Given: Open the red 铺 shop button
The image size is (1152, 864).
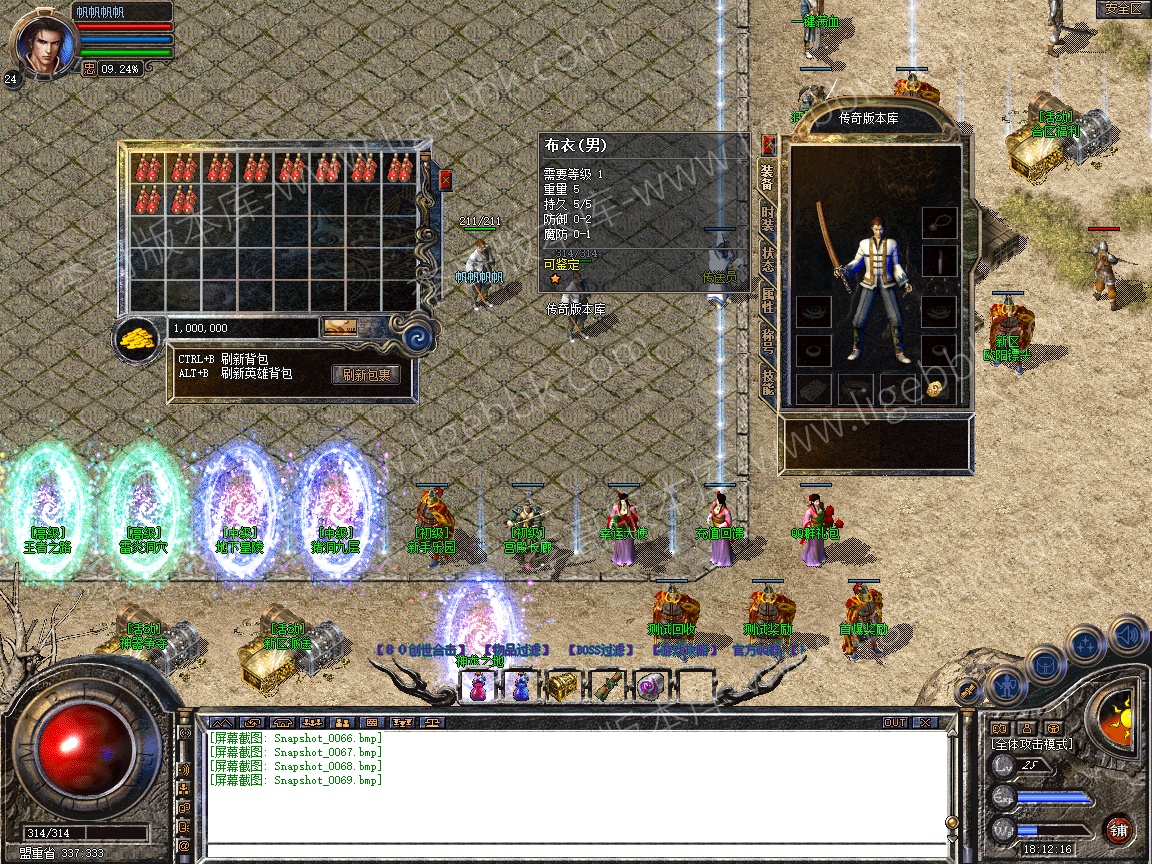Looking at the screenshot, I should 1118,829.
